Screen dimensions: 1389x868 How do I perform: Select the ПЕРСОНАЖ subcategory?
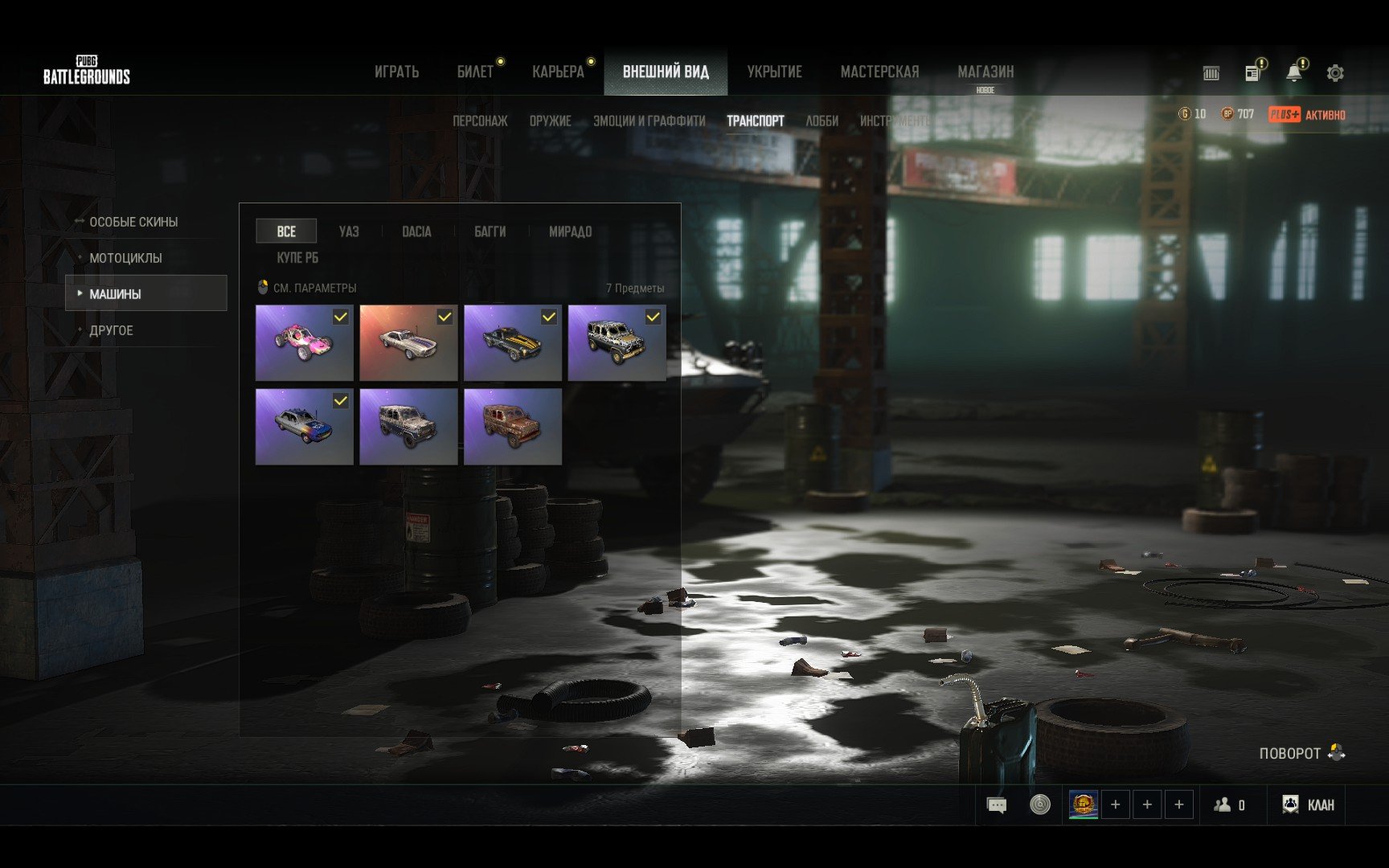click(x=480, y=121)
